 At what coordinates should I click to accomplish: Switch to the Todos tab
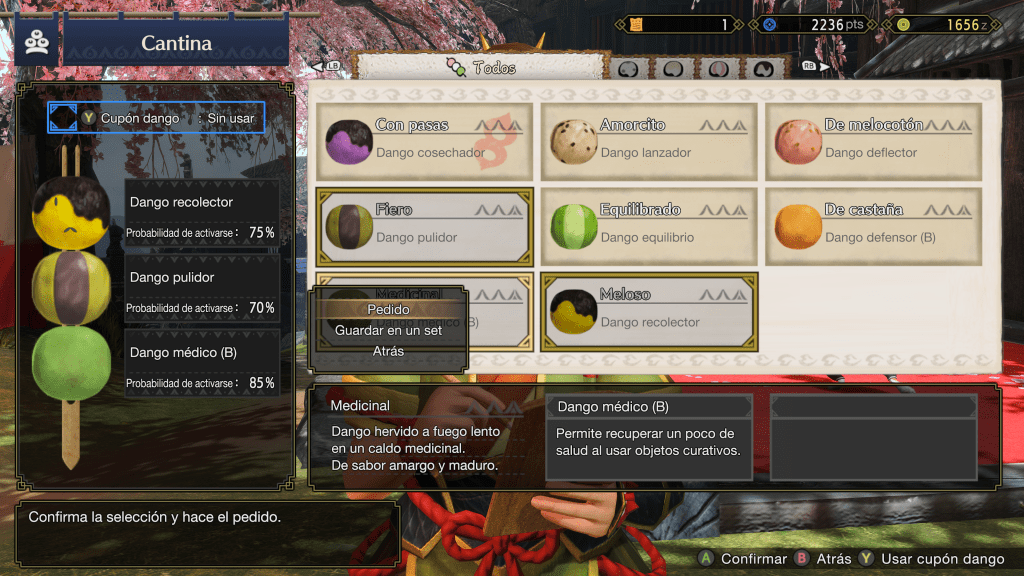(x=481, y=68)
